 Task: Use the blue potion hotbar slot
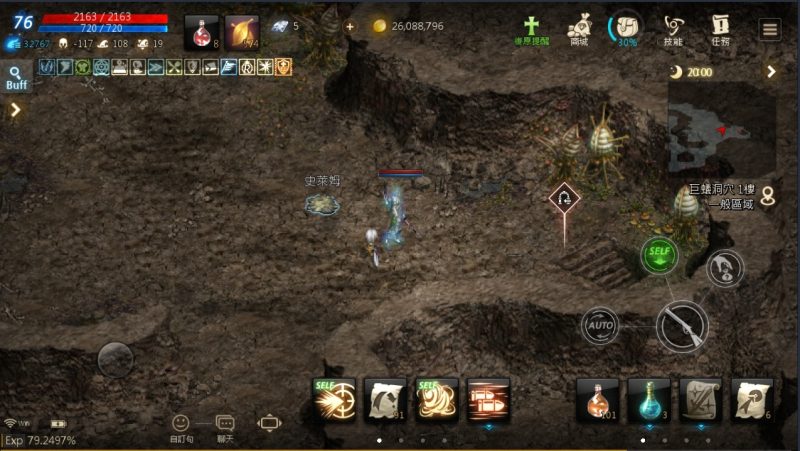click(x=648, y=400)
